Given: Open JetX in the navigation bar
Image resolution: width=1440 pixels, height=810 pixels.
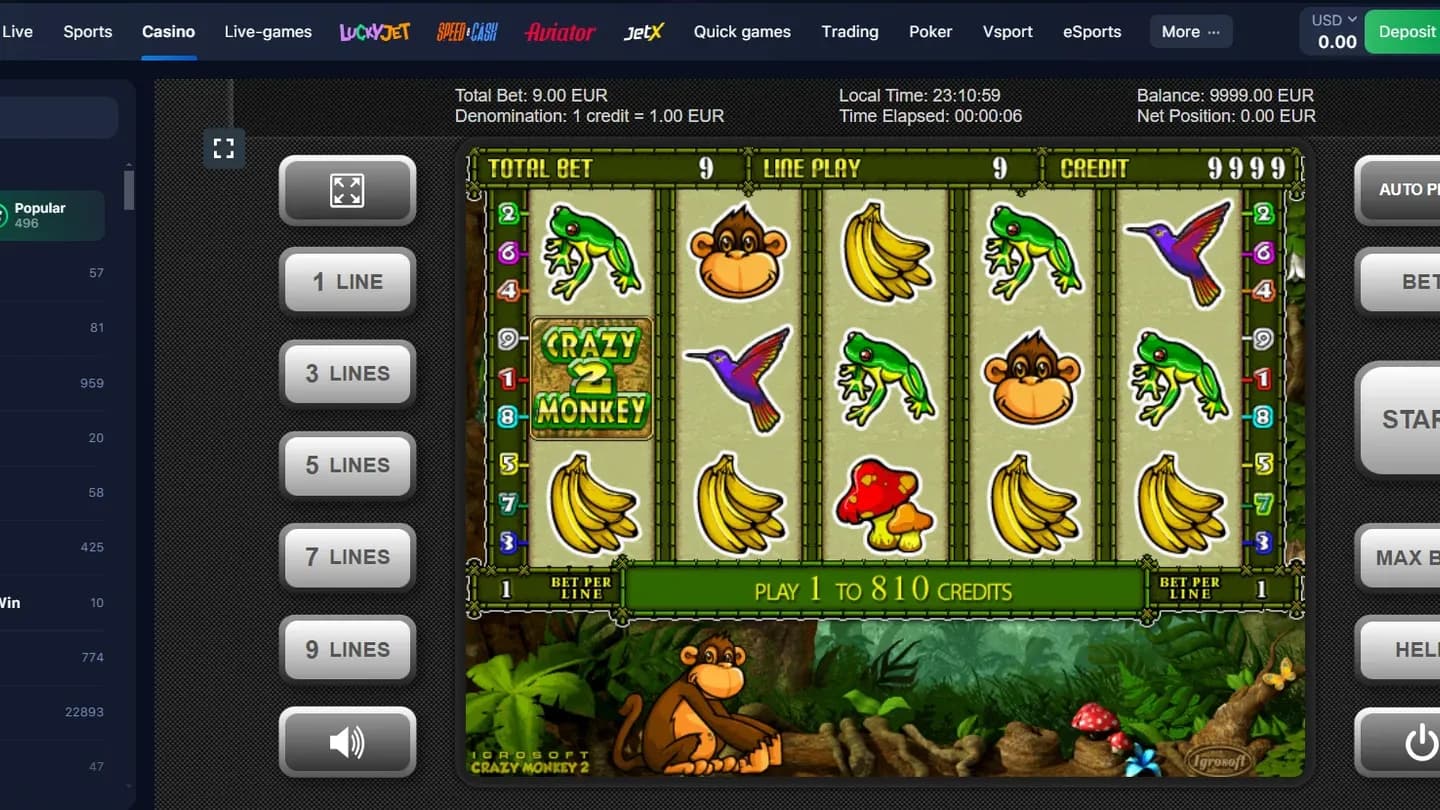Looking at the screenshot, I should 643,31.
